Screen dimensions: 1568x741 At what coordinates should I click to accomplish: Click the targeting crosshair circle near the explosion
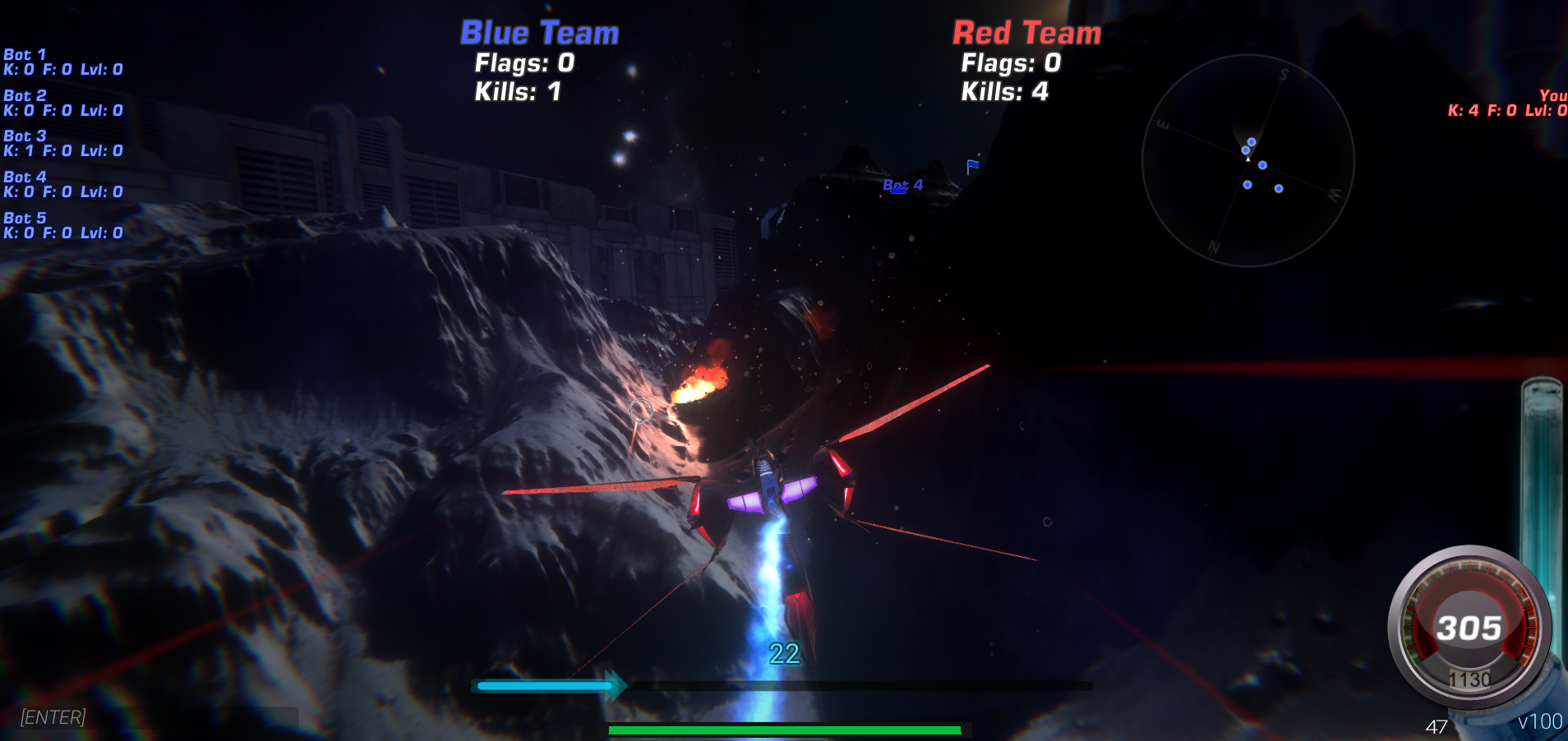pyautogui.click(x=641, y=411)
